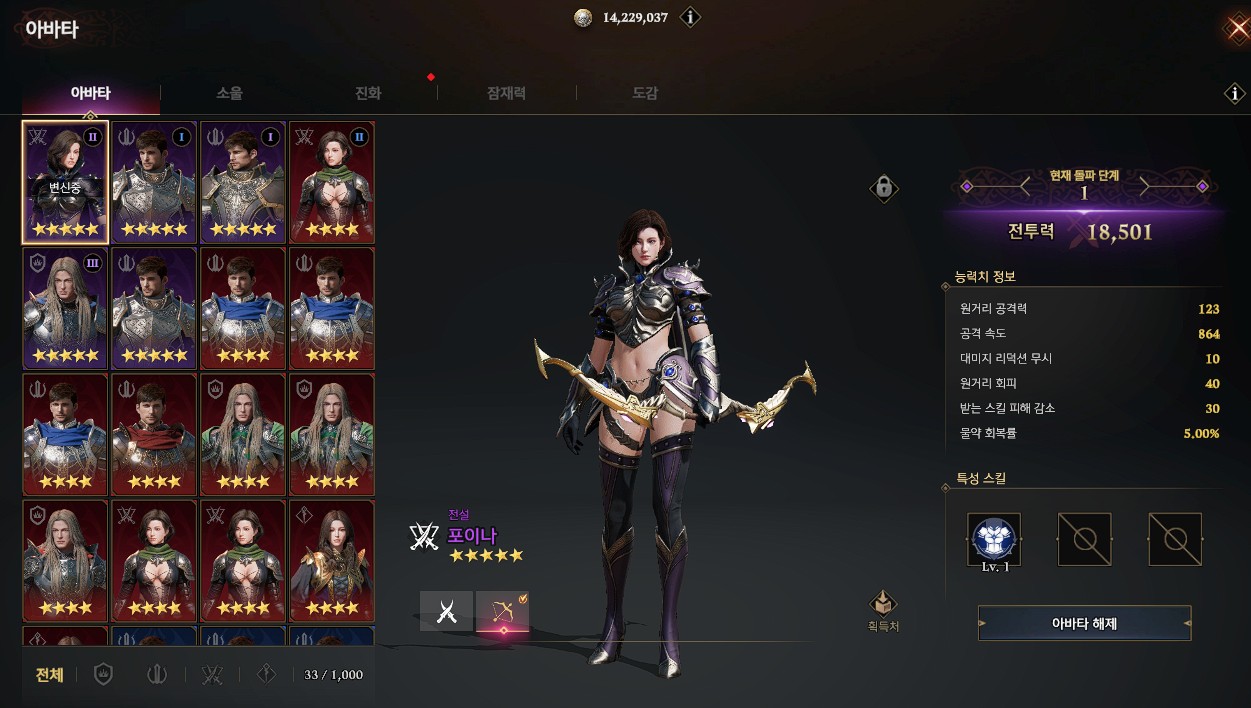Image resolution: width=1251 pixels, height=708 pixels.
Task: Show the previous breakthrough stage arrow
Action: pos(1023,186)
